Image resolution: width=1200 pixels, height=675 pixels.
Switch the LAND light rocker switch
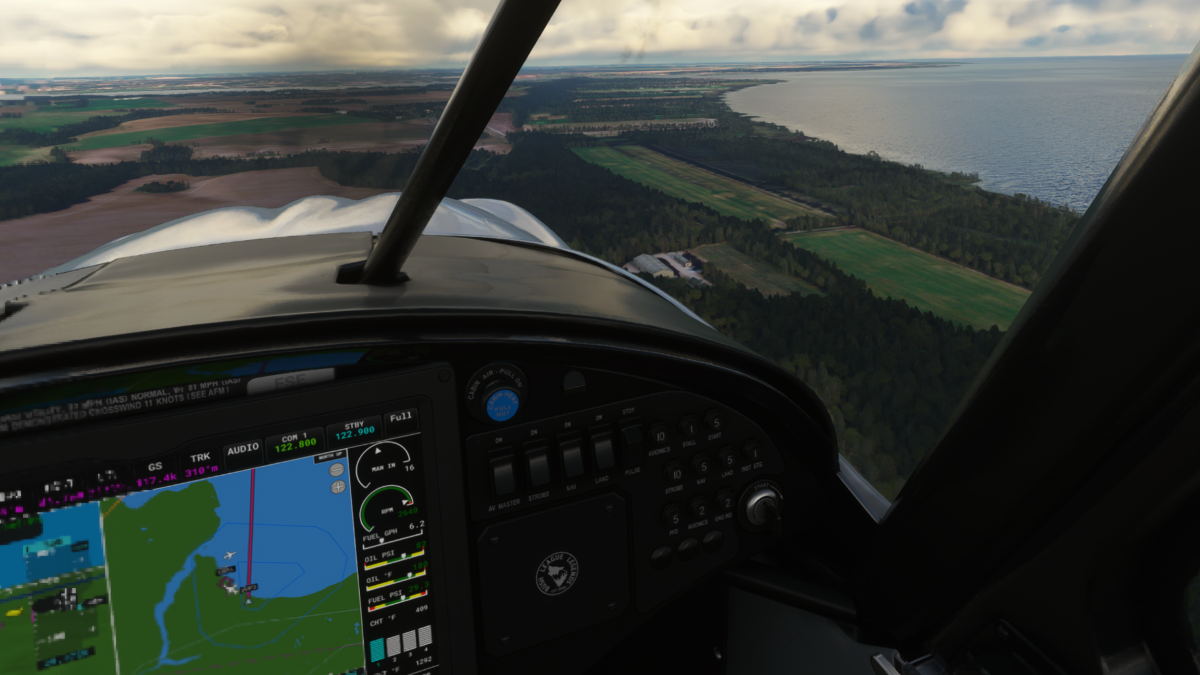point(603,450)
